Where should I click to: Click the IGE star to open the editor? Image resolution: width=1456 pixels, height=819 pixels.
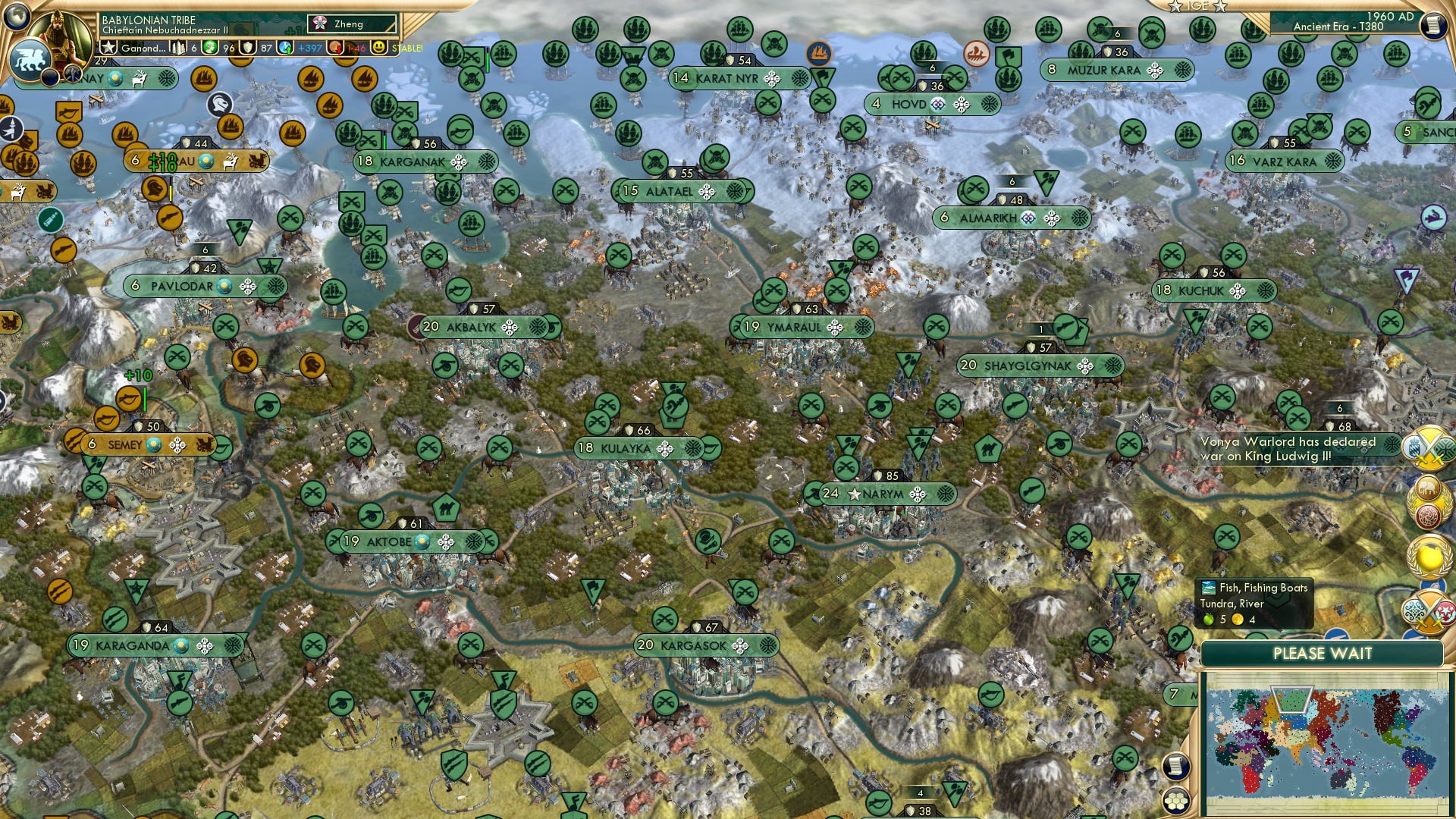[x=1174, y=8]
